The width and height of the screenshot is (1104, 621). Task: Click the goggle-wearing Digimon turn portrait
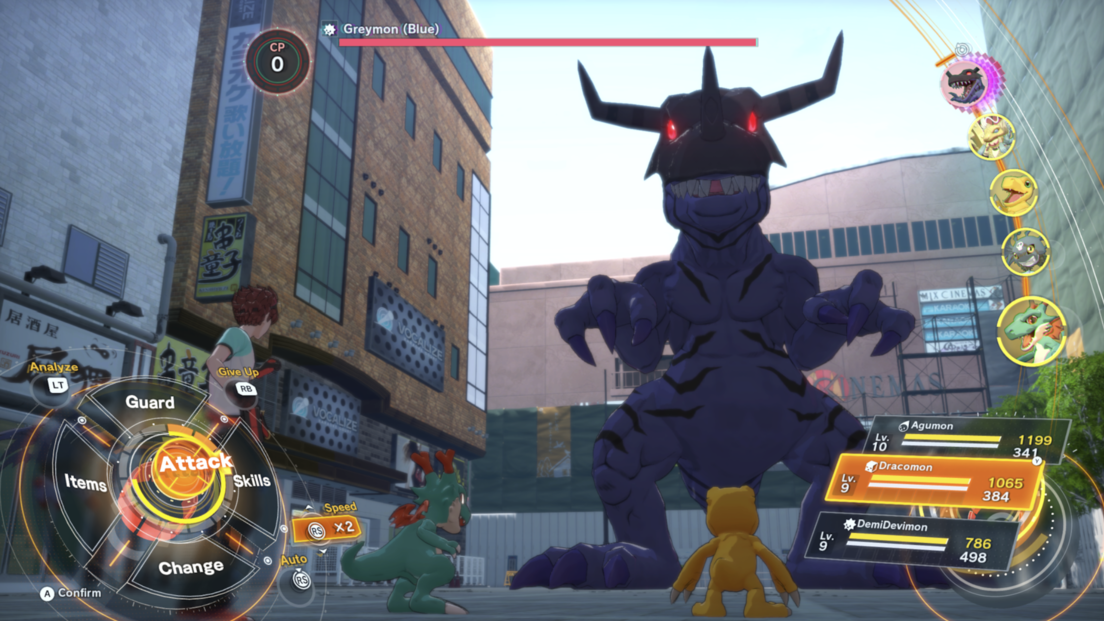(991, 137)
